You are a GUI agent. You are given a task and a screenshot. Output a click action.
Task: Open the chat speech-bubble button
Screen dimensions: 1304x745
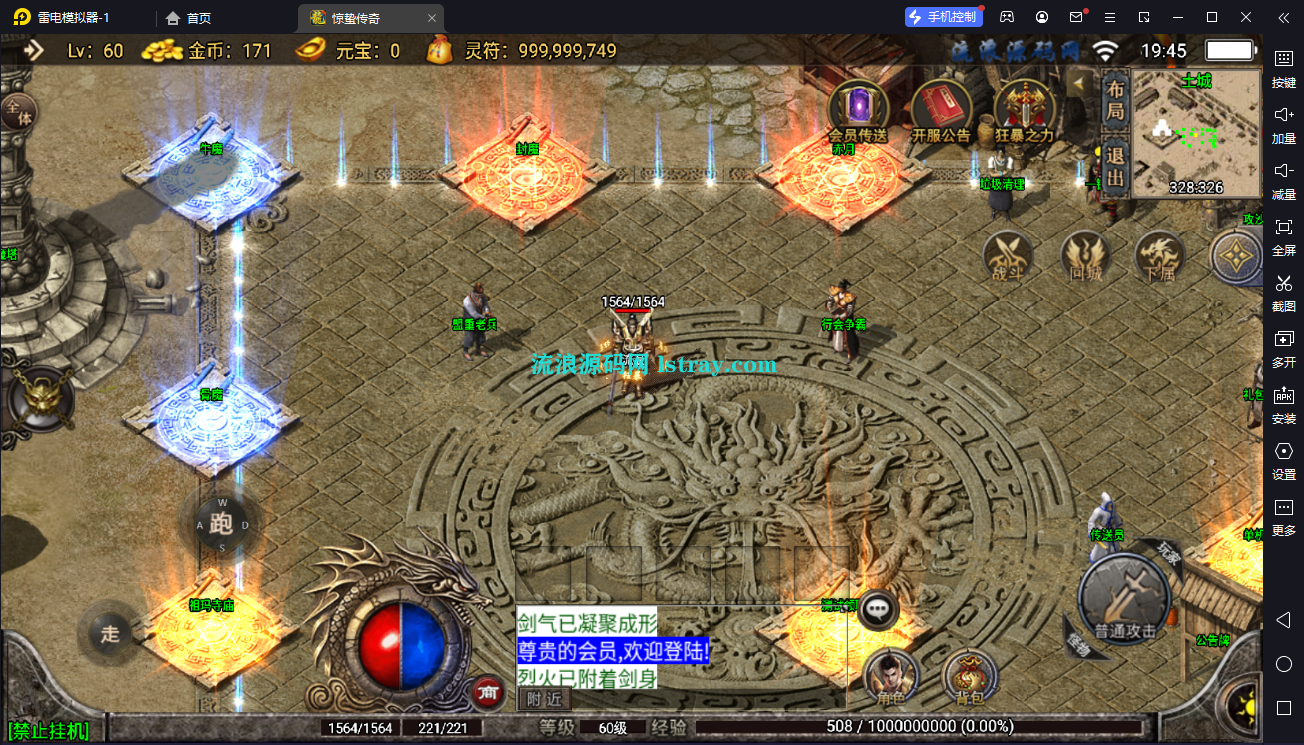[878, 607]
